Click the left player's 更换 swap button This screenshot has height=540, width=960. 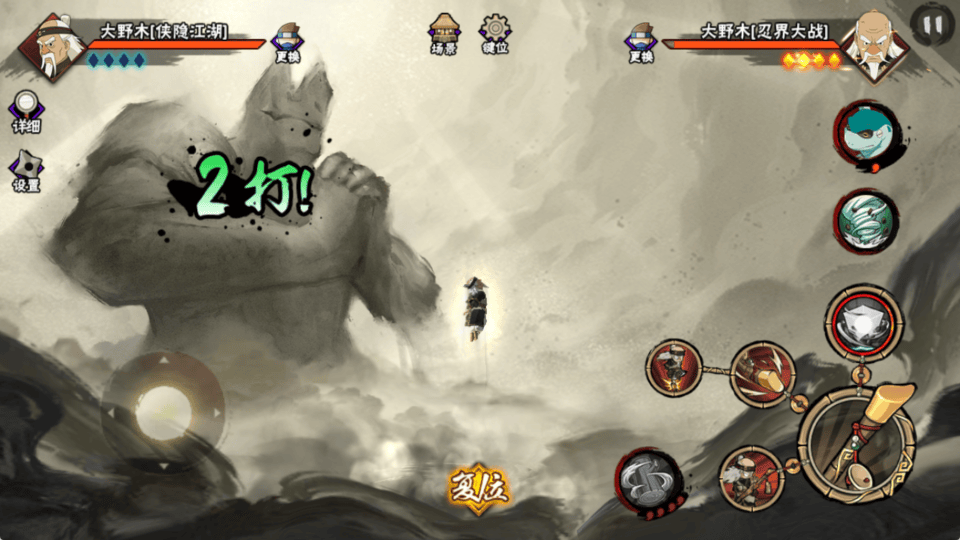288,43
